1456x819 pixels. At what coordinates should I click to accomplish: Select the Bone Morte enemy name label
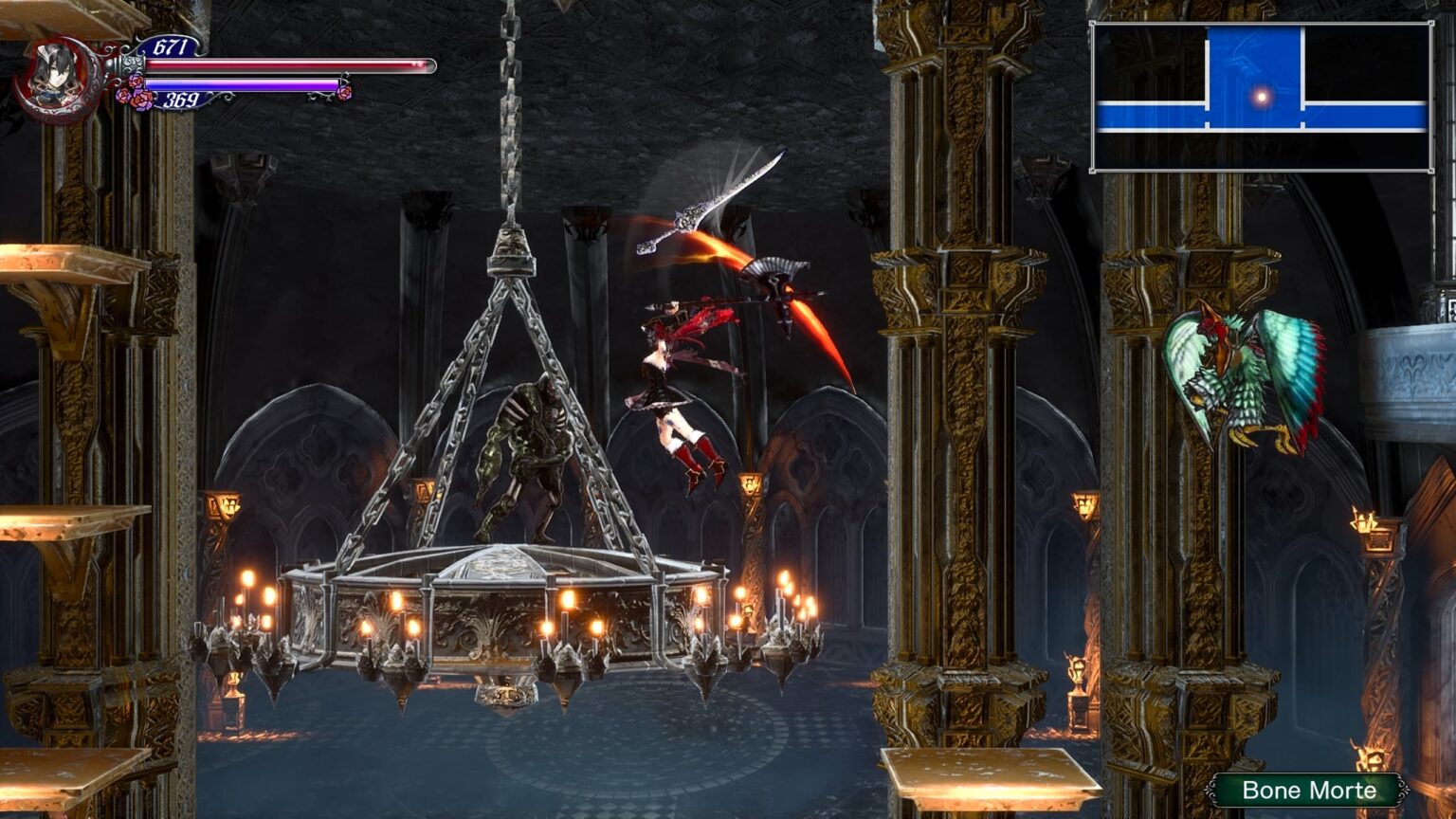tap(1308, 790)
